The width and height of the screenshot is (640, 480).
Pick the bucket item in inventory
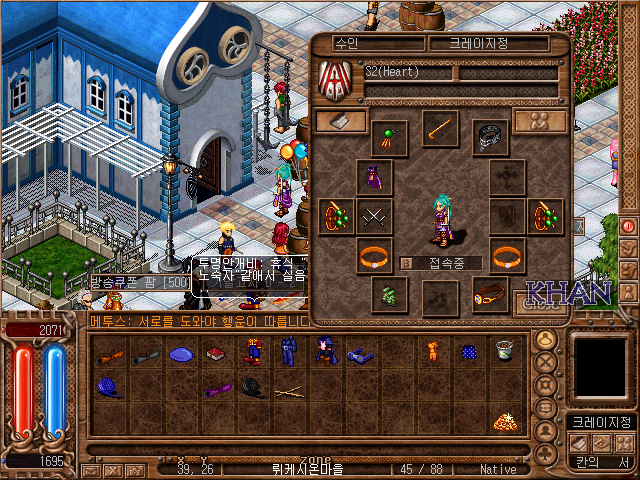coord(503,351)
